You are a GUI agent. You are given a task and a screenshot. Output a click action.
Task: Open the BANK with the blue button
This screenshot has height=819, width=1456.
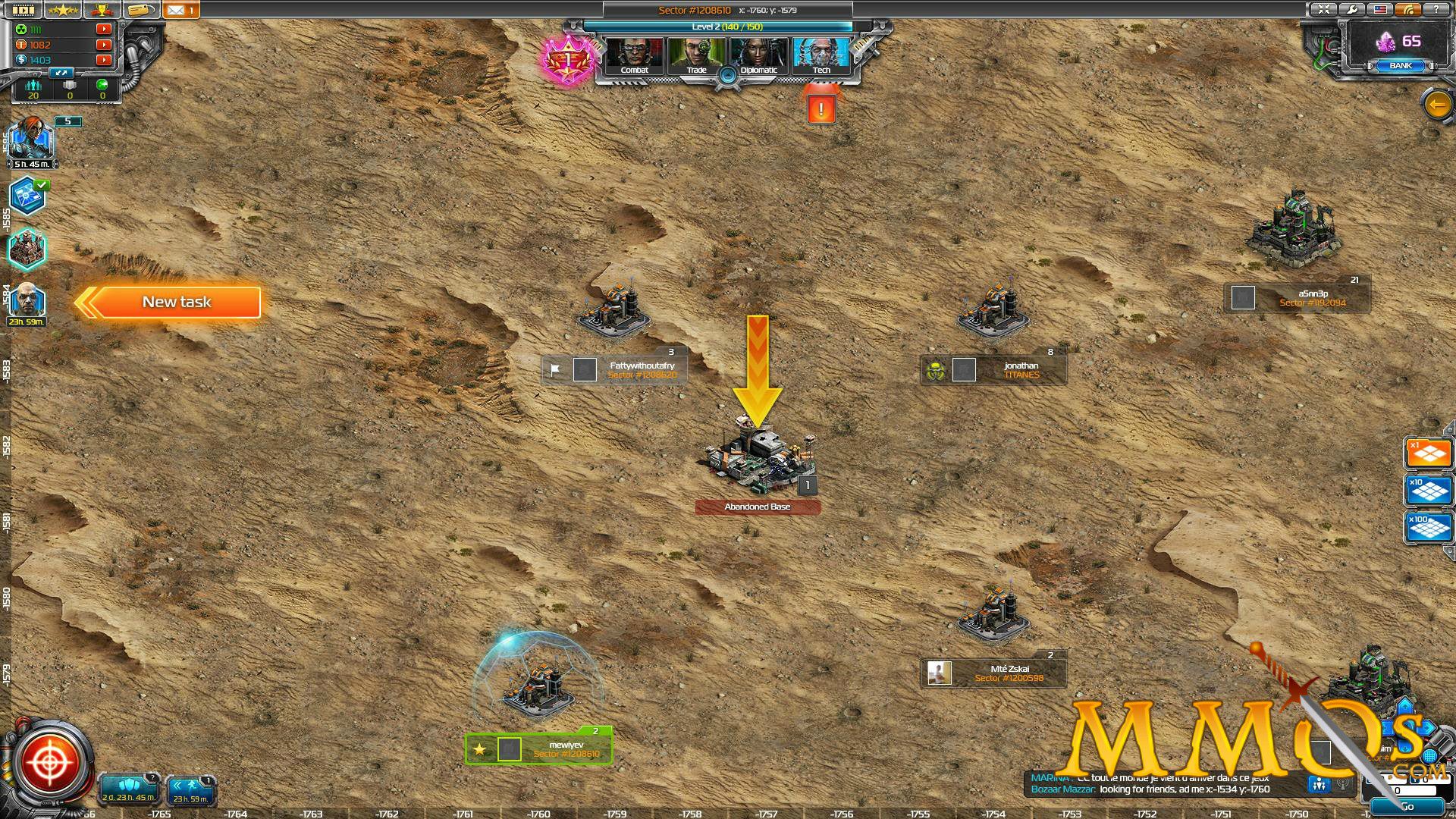tap(1399, 66)
